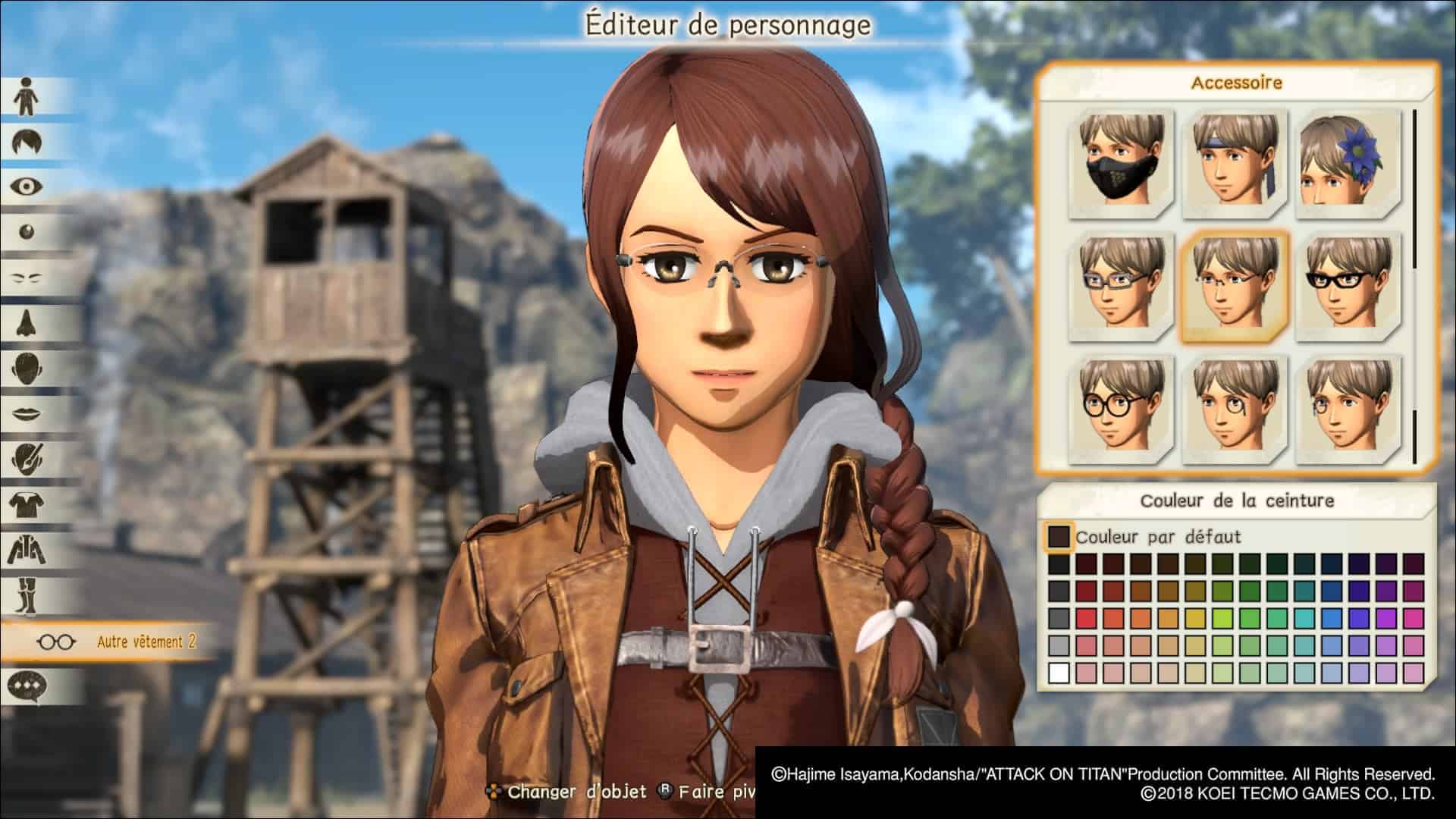Open the shirt clothing category
The height and width of the screenshot is (819, 1456).
tap(27, 504)
